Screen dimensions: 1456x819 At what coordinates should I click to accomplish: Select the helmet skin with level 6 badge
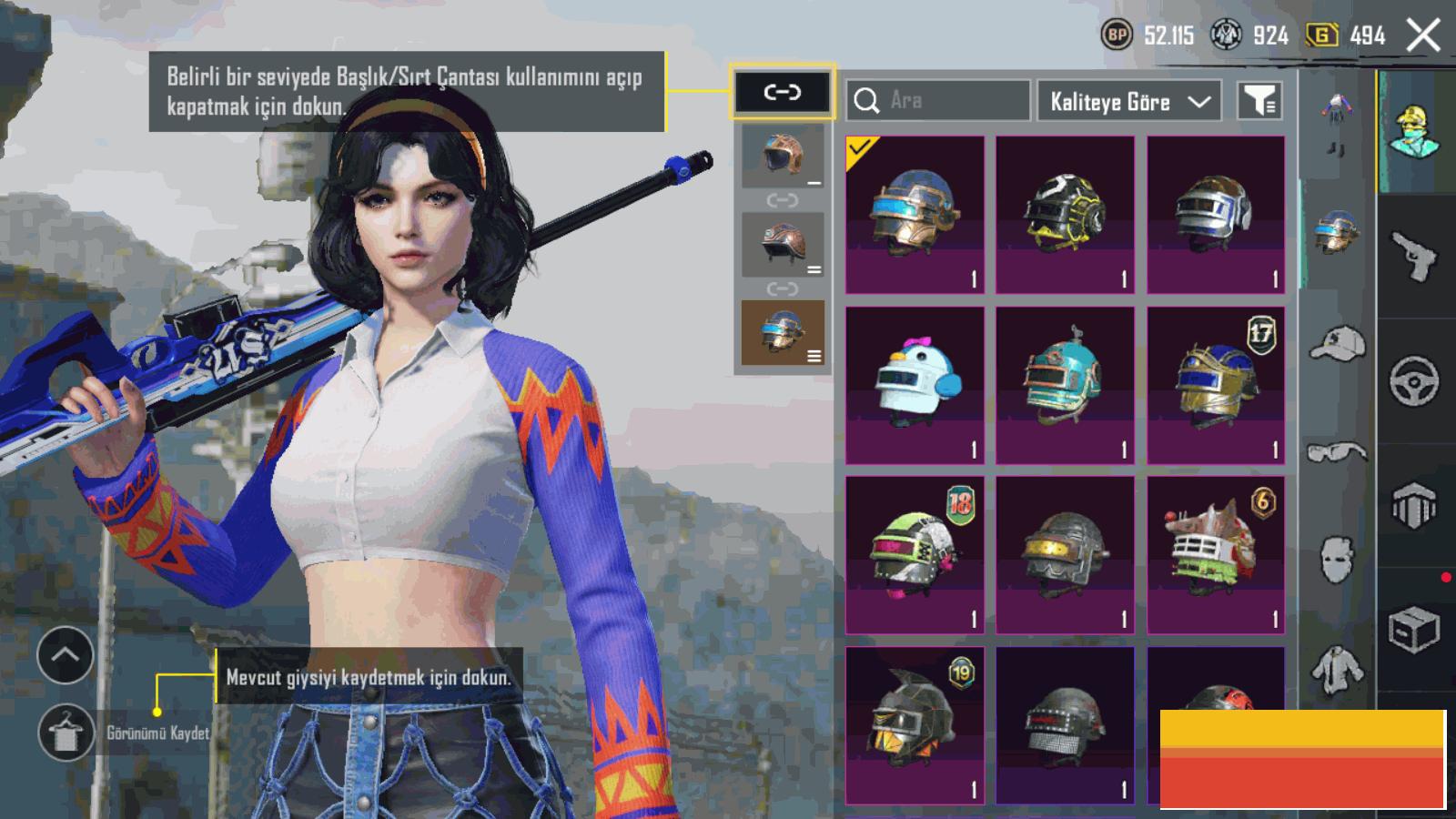(1216, 554)
